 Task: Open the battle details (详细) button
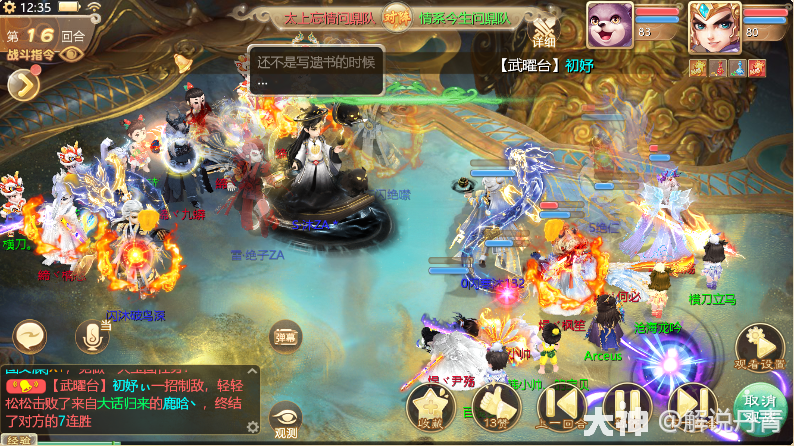tap(543, 37)
